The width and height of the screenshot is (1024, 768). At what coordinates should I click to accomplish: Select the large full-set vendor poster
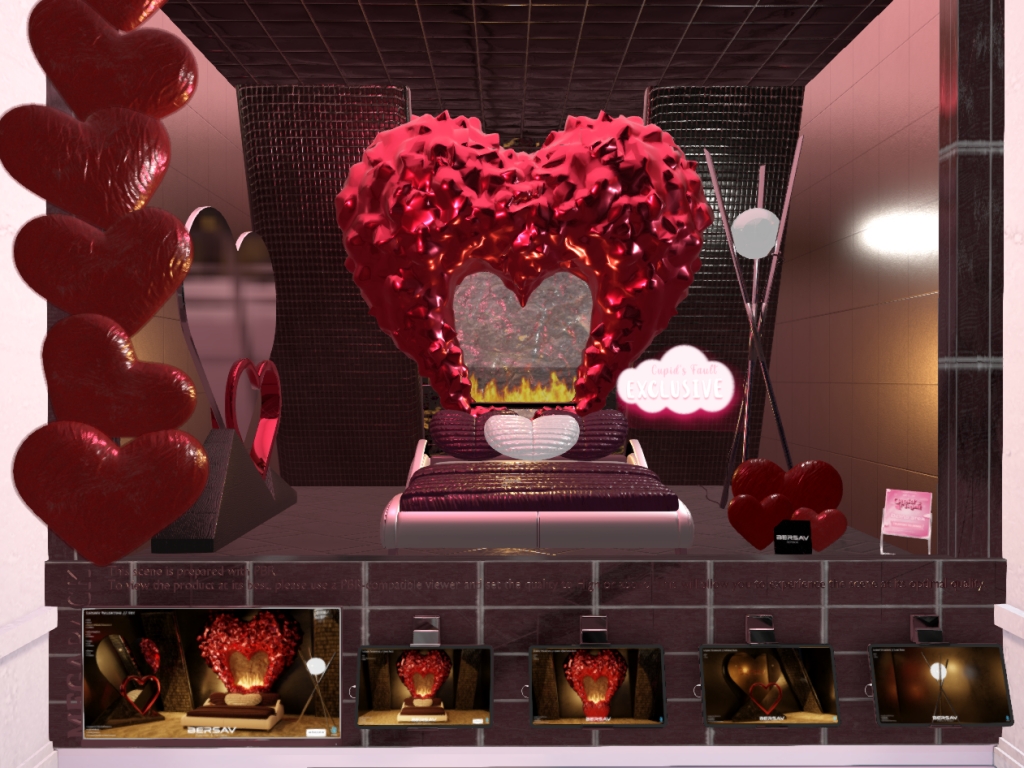(x=211, y=674)
